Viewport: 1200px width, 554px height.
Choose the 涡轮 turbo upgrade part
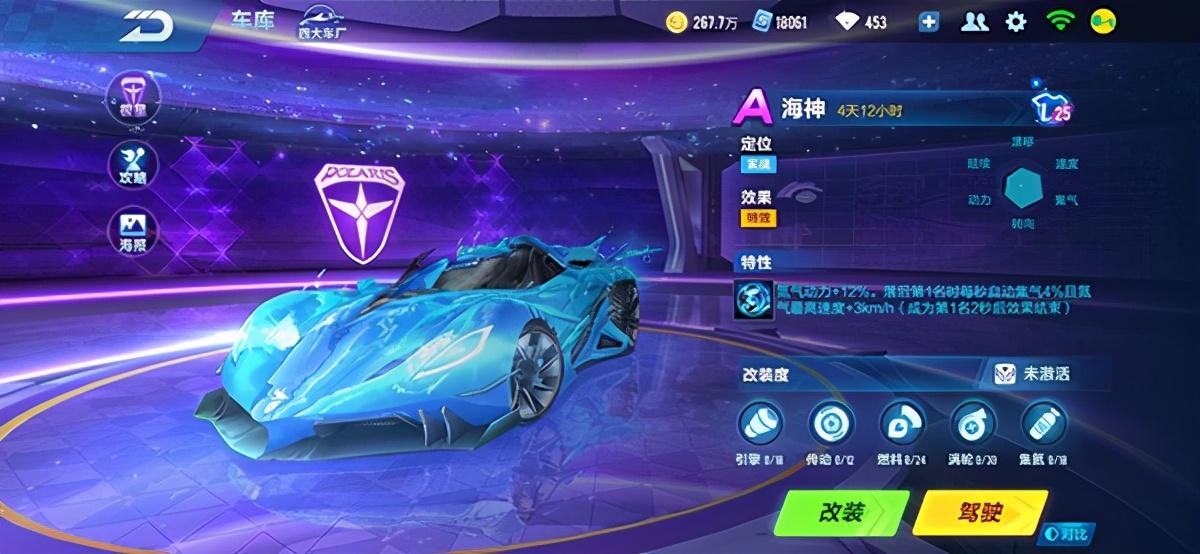968,423
